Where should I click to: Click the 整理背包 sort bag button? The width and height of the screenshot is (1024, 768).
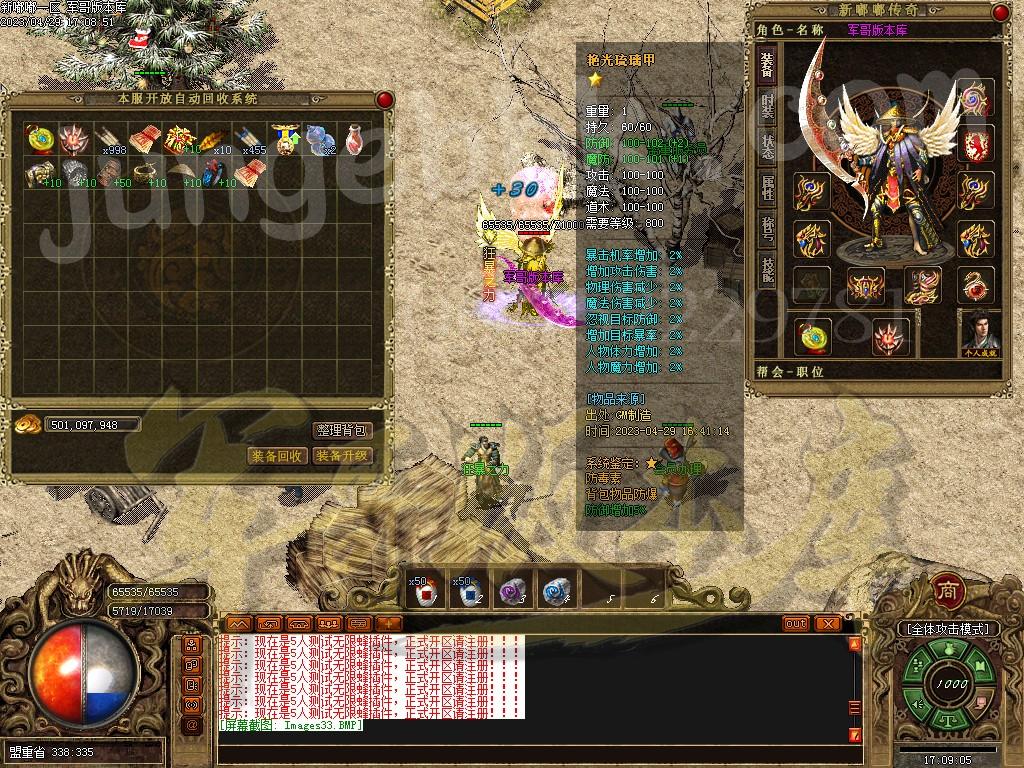[343, 431]
